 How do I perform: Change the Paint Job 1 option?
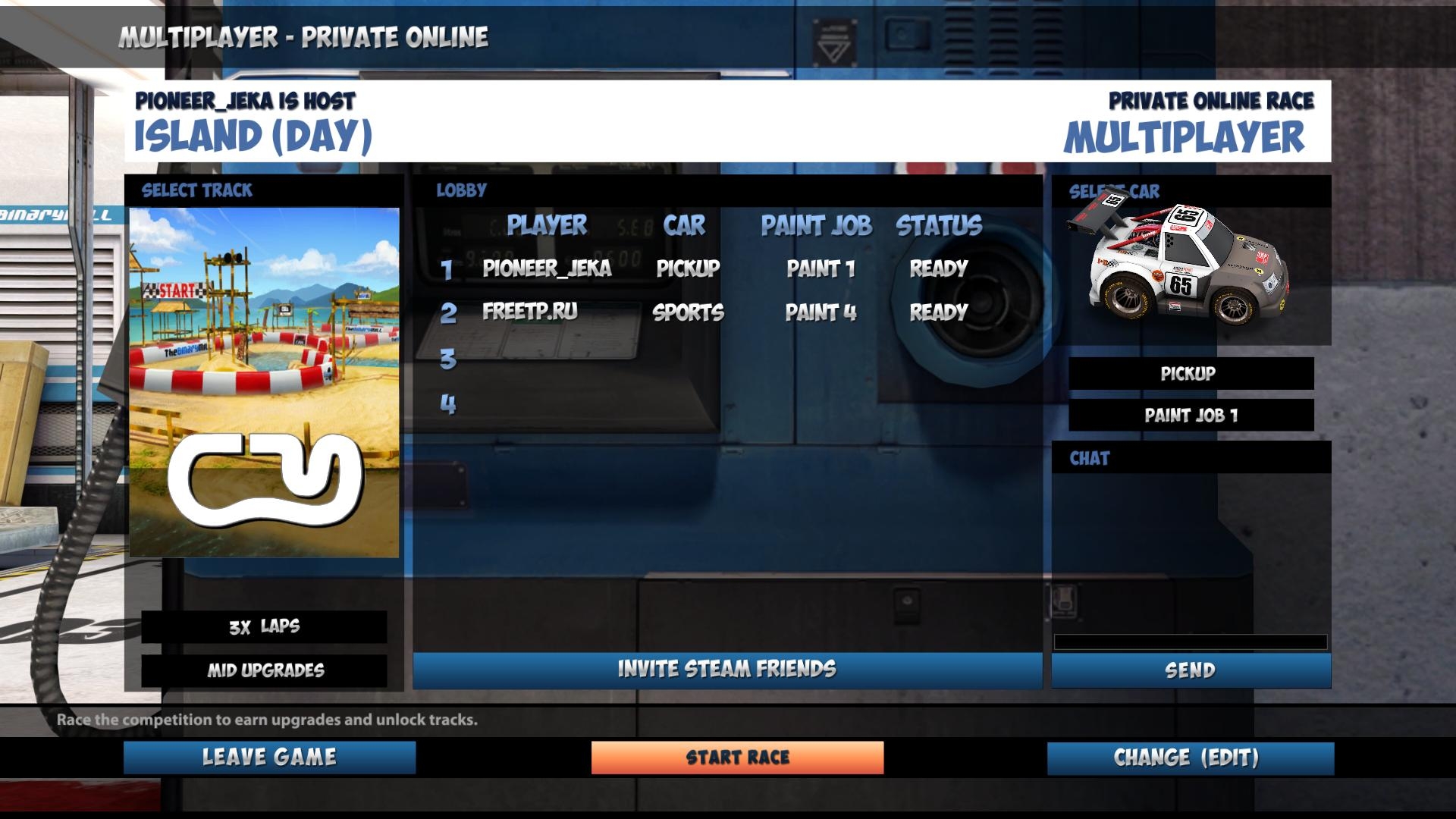coord(1191,416)
